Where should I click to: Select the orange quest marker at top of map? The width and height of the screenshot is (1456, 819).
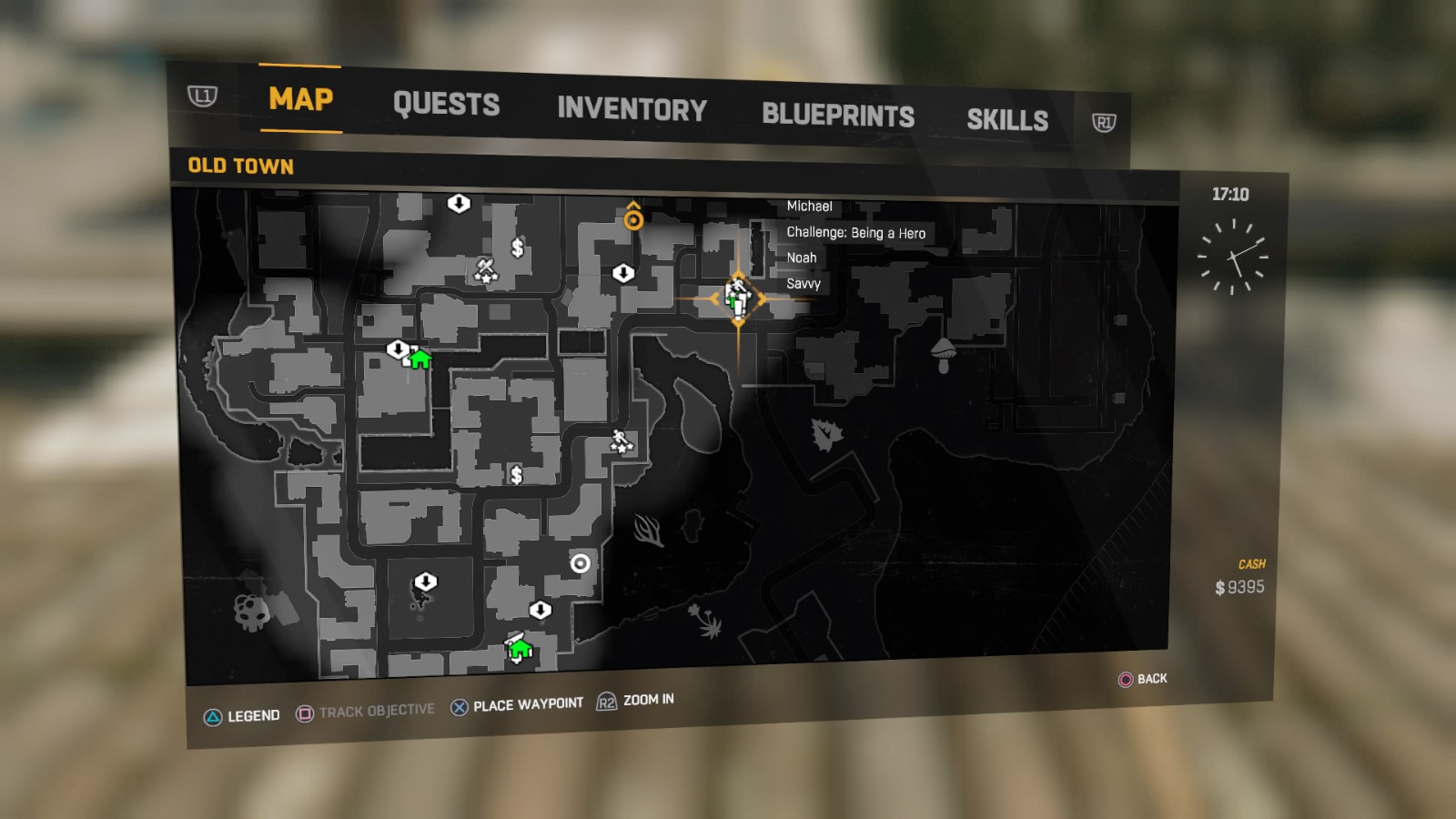point(634,218)
